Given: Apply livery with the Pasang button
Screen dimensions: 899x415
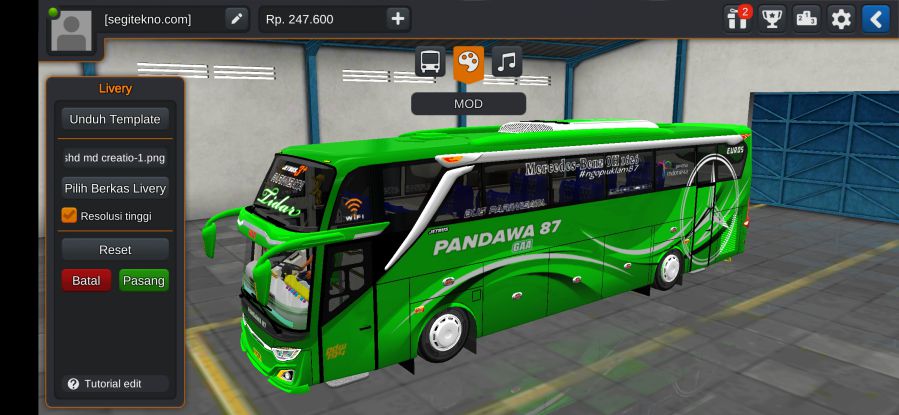Looking at the screenshot, I should (143, 281).
